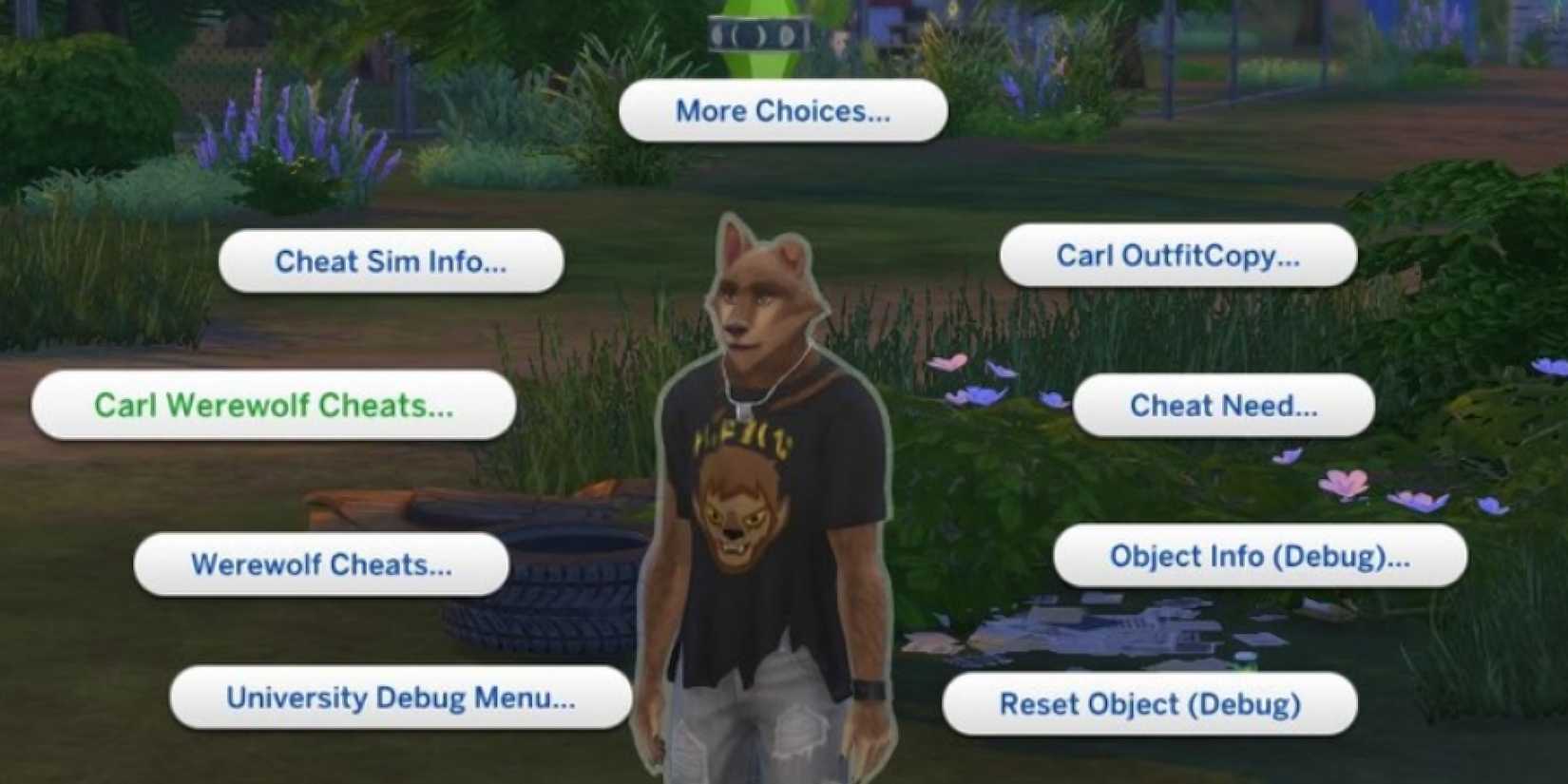The width and height of the screenshot is (1568, 784).
Task: Select Carl OutfitCopy from the pie menu
Action: point(1178,255)
